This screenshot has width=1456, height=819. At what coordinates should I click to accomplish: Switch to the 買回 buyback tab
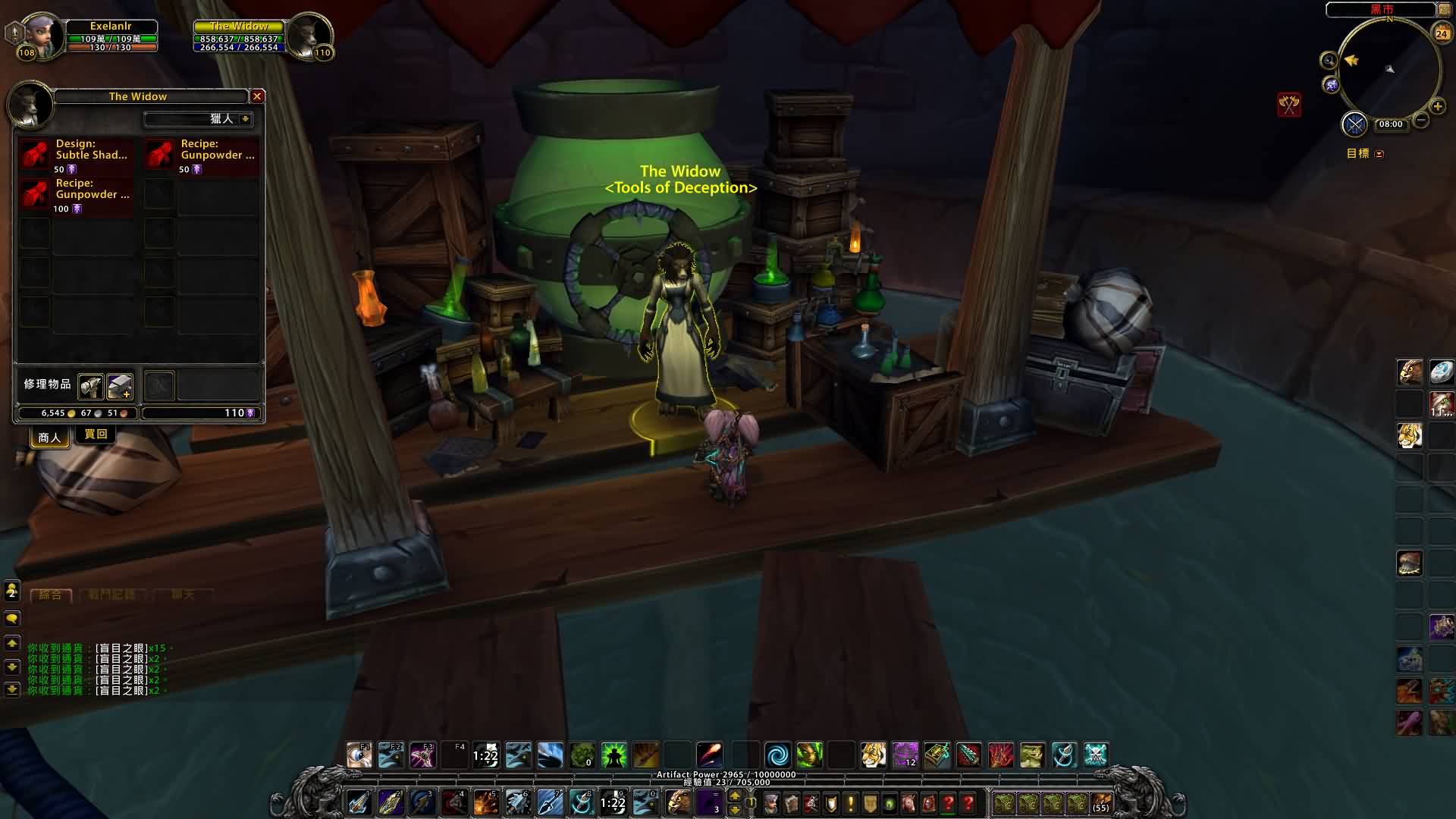pyautogui.click(x=96, y=435)
